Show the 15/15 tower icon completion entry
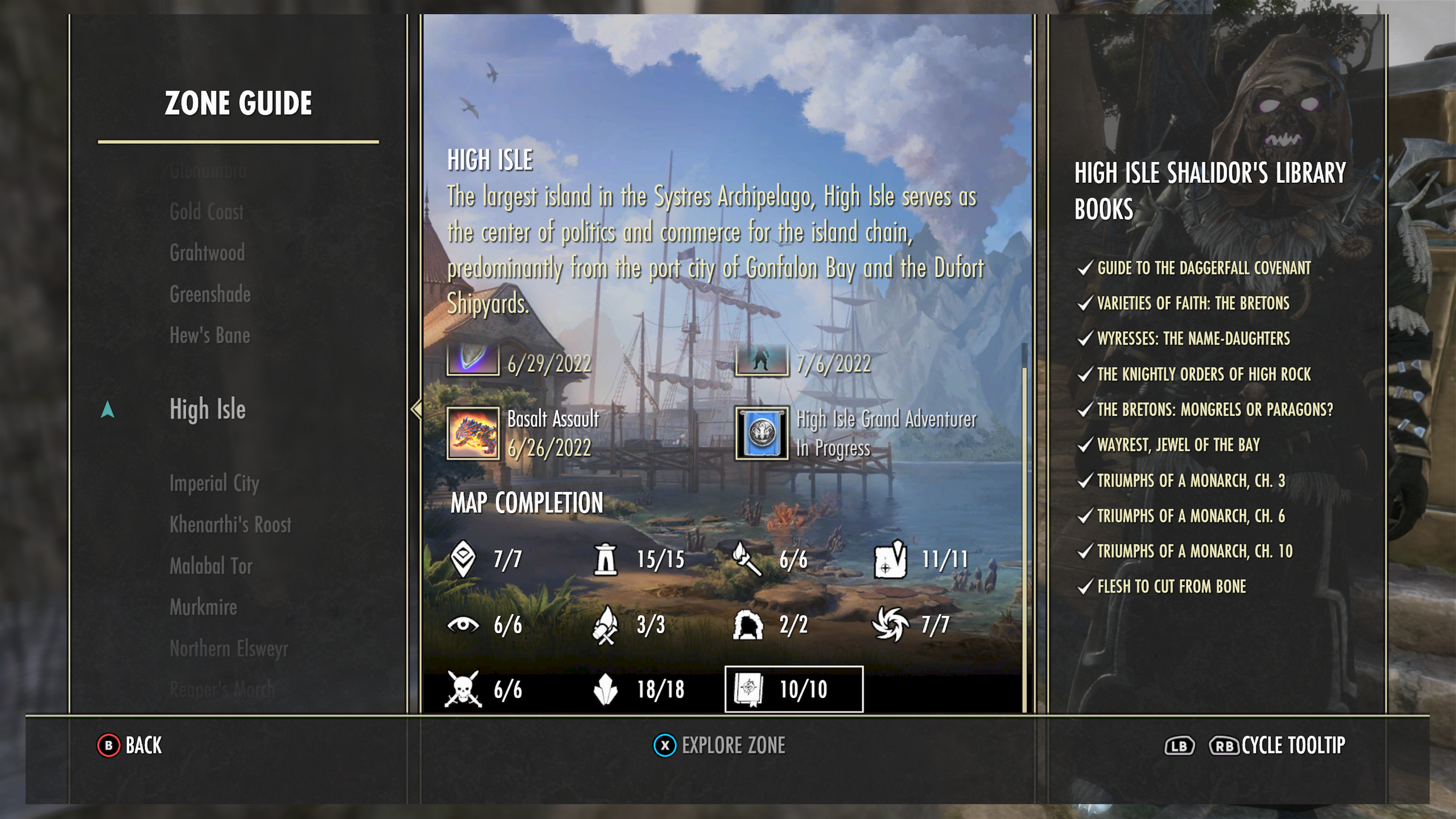 (x=639, y=559)
